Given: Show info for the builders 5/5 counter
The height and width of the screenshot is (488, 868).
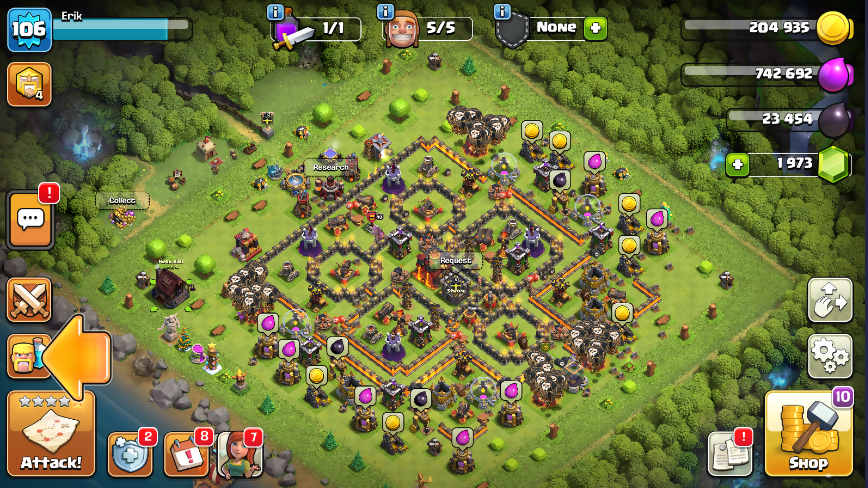Looking at the screenshot, I should 386,12.
